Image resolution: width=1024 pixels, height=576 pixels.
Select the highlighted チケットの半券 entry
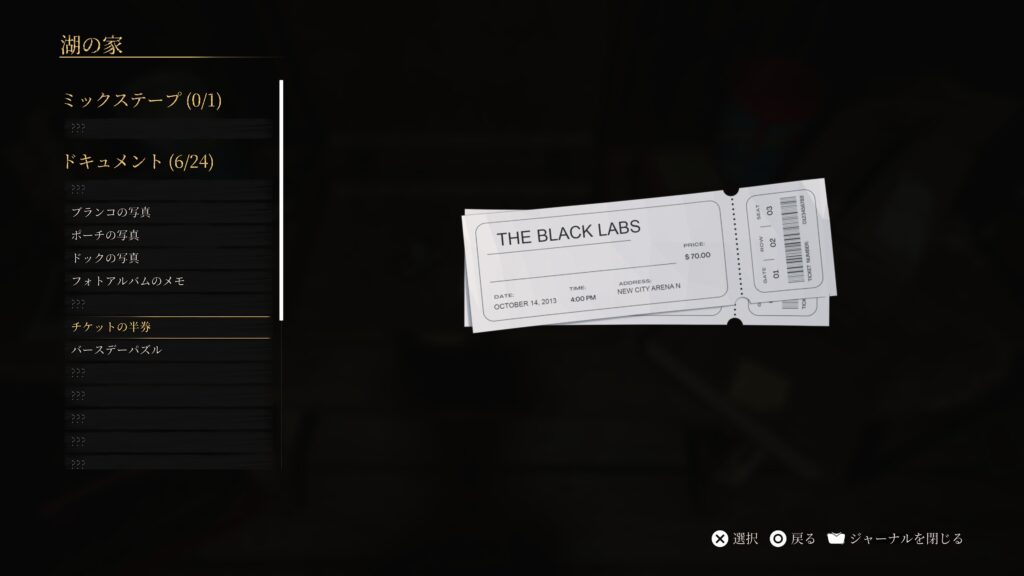click(x=111, y=327)
